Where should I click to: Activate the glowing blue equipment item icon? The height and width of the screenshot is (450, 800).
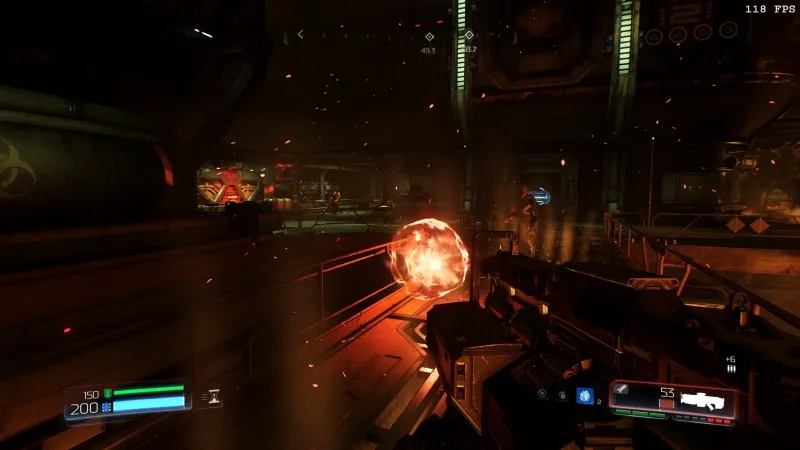coord(585,394)
